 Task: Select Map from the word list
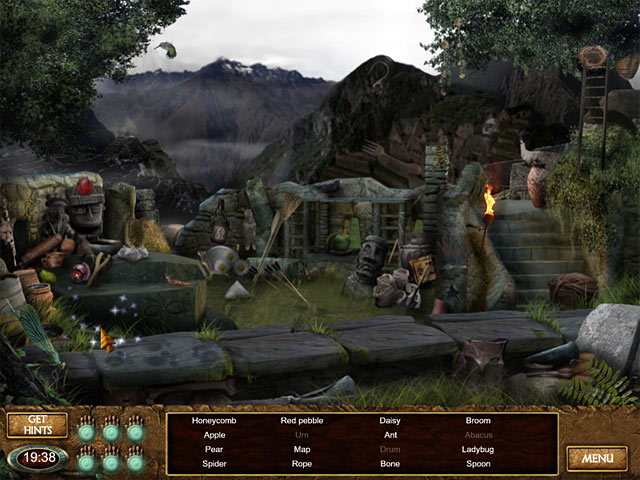tap(302, 450)
